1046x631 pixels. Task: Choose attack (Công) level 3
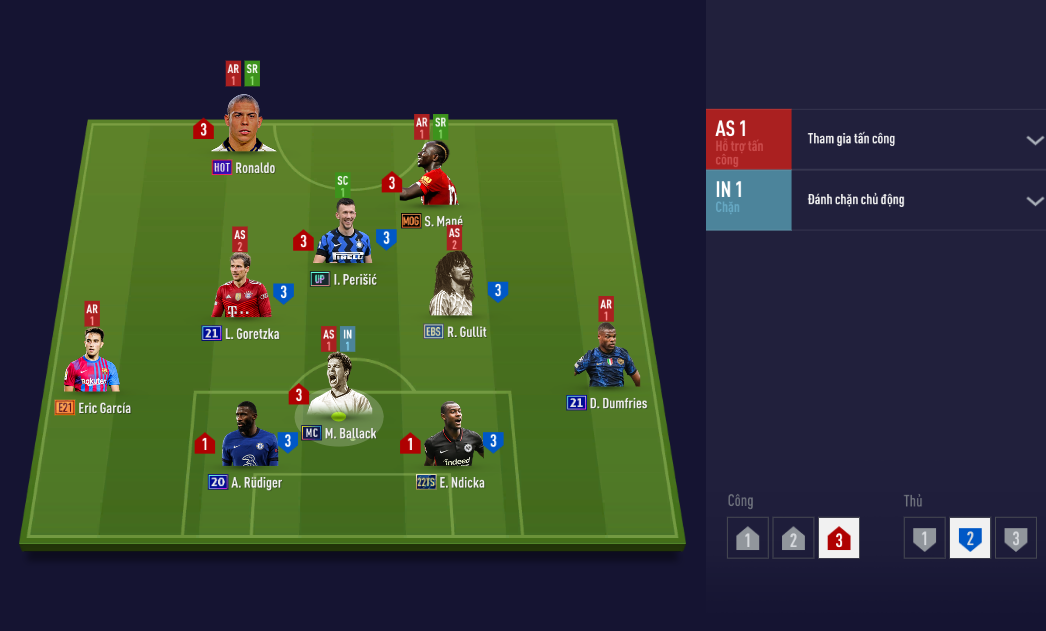838,538
